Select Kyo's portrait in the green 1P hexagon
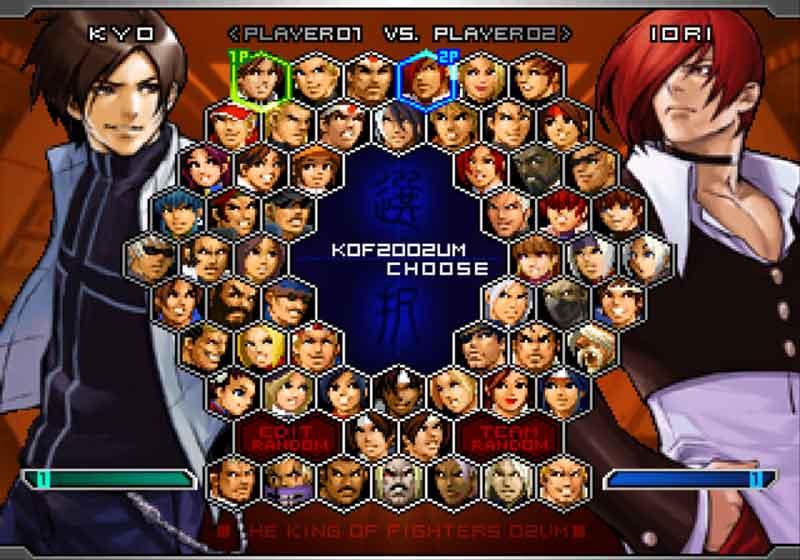 click(263, 78)
